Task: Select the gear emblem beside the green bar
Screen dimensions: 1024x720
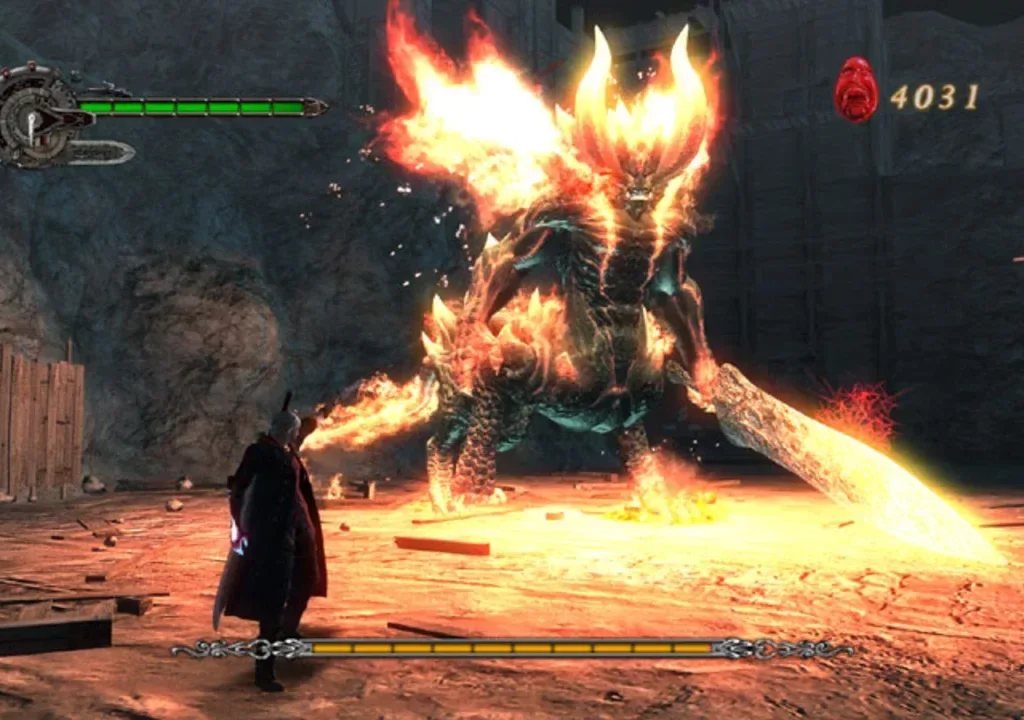Action: pyautogui.click(x=35, y=117)
